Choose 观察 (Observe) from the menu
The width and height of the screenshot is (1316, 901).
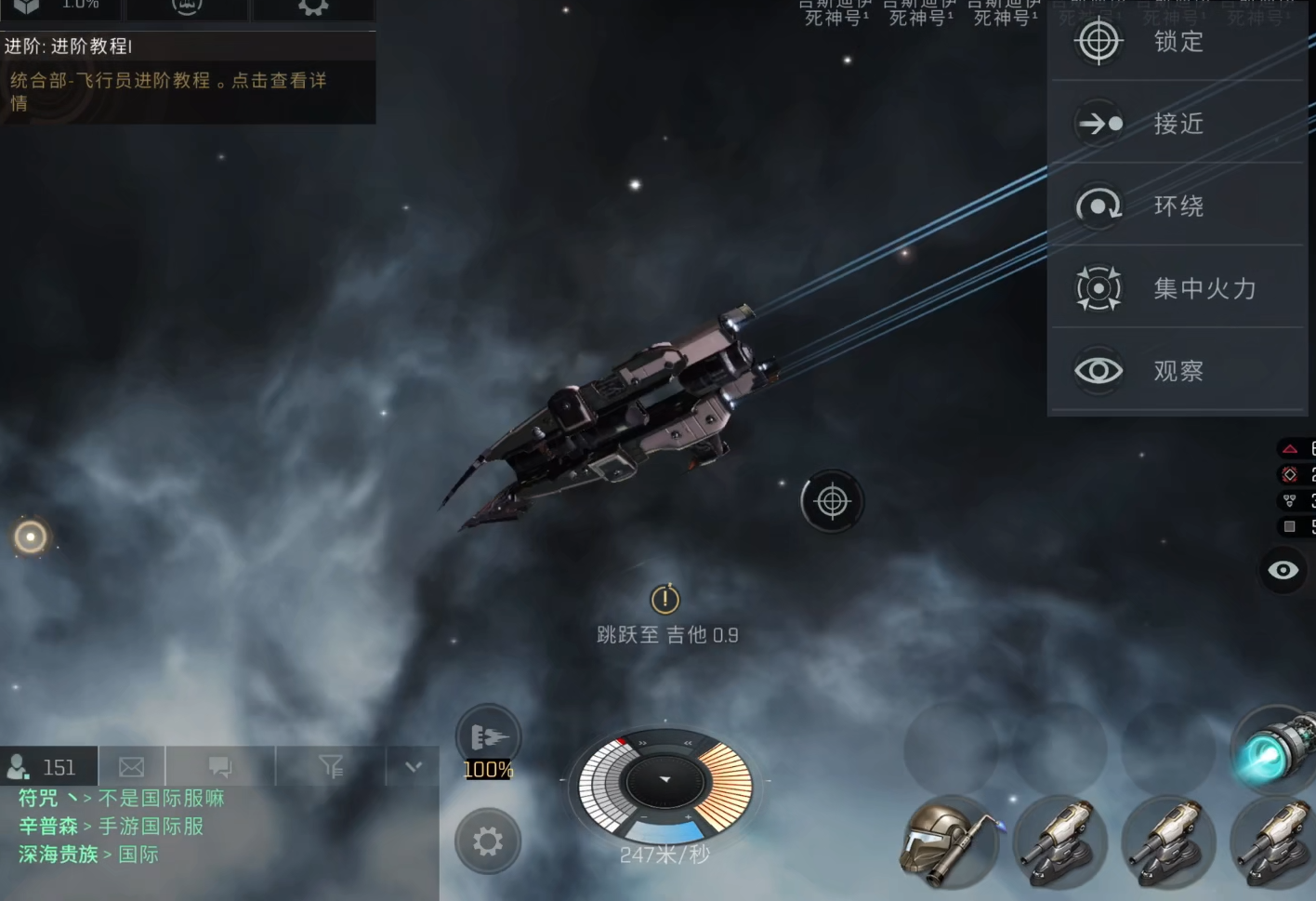(x=1177, y=371)
